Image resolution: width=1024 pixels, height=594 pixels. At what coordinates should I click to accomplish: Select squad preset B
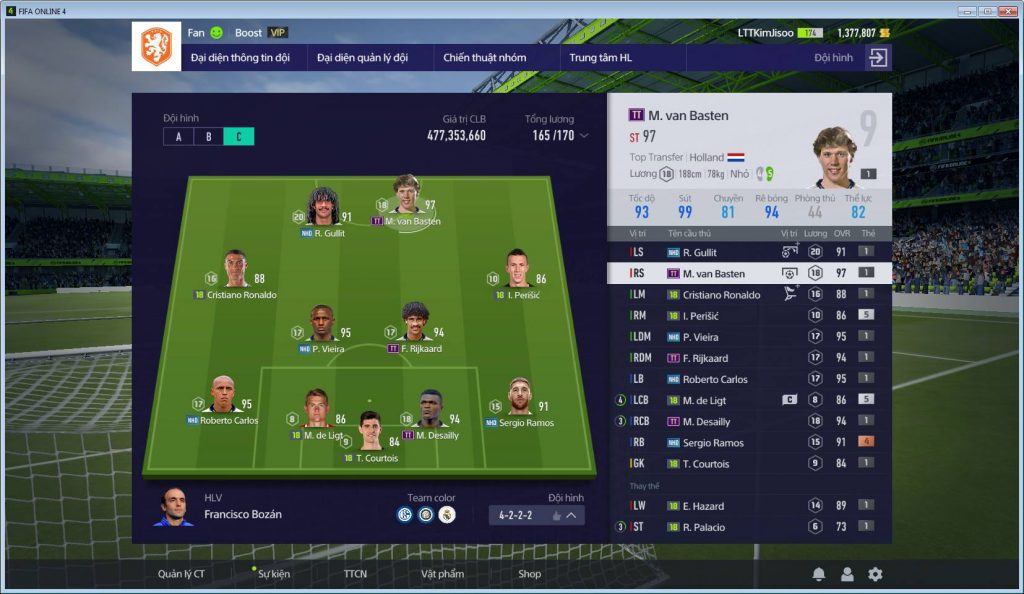tap(209, 136)
